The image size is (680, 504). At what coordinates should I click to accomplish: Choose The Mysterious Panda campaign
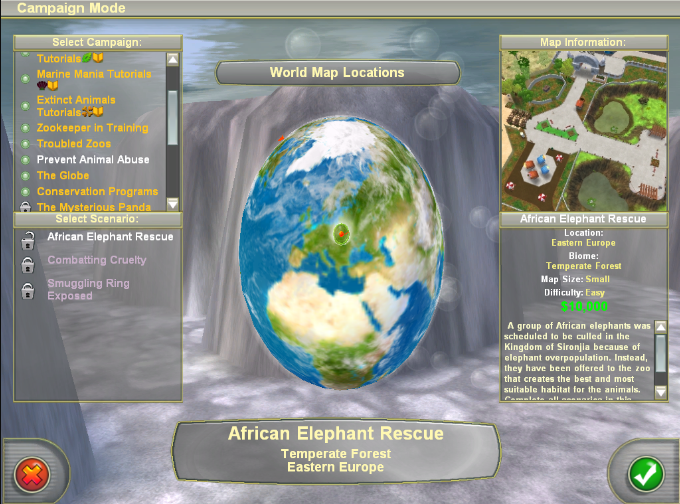[95, 207]
